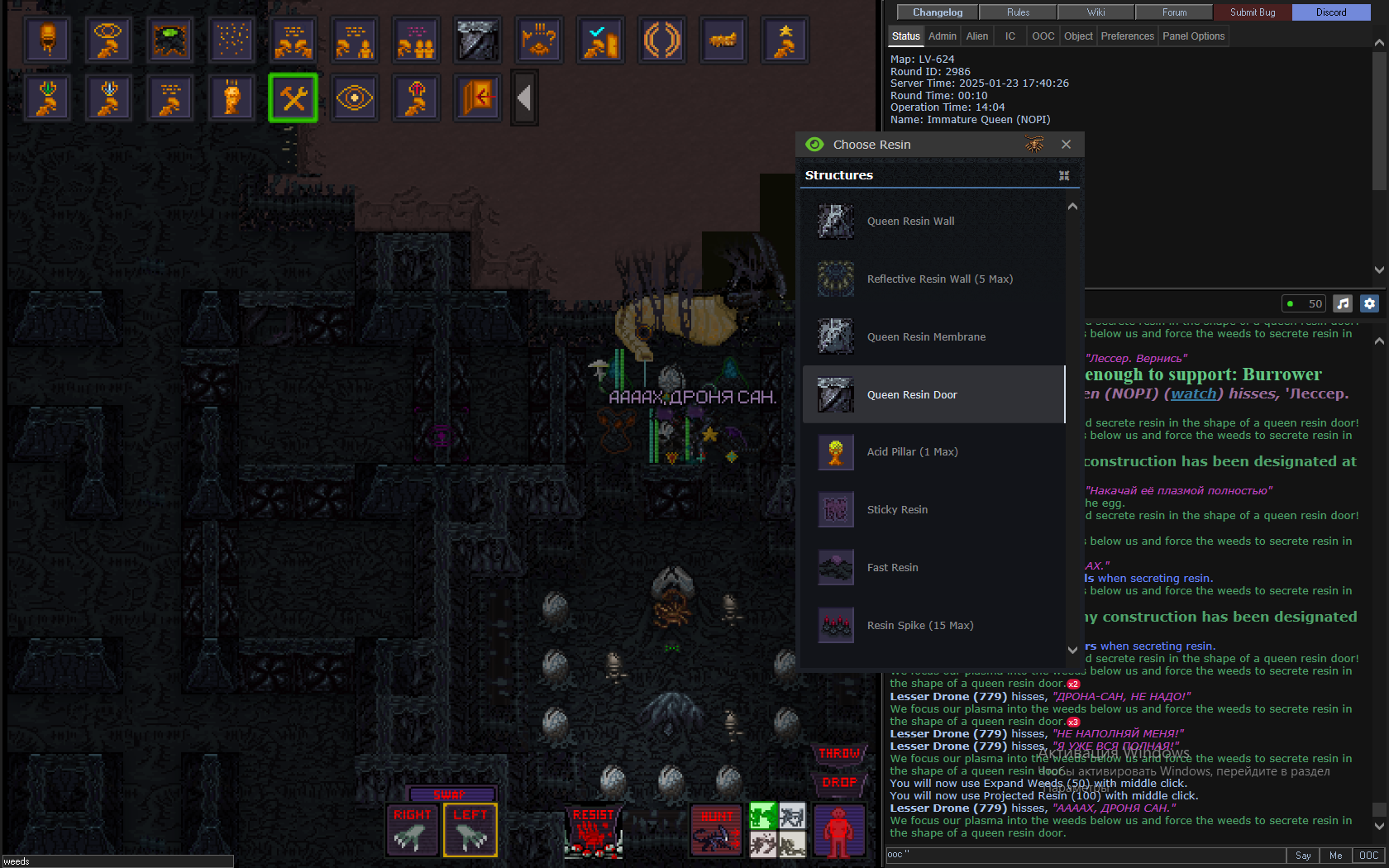Open the Changelog
This screenshot has height=868, width=1389.
pyautogui.click(x=938, y=12)
